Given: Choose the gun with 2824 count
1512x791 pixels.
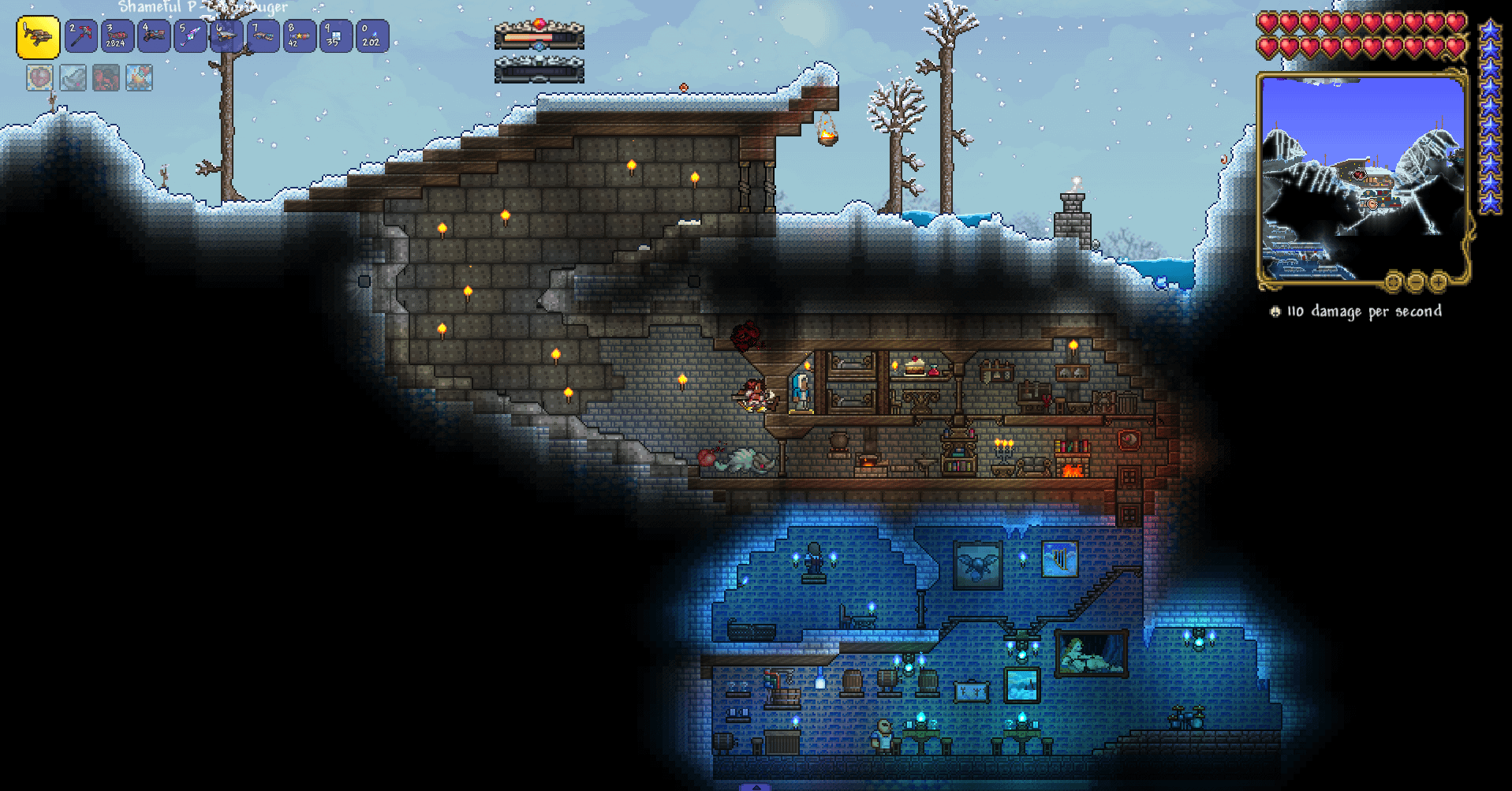Looking at the screenshot, I should [x=118, y=36].
